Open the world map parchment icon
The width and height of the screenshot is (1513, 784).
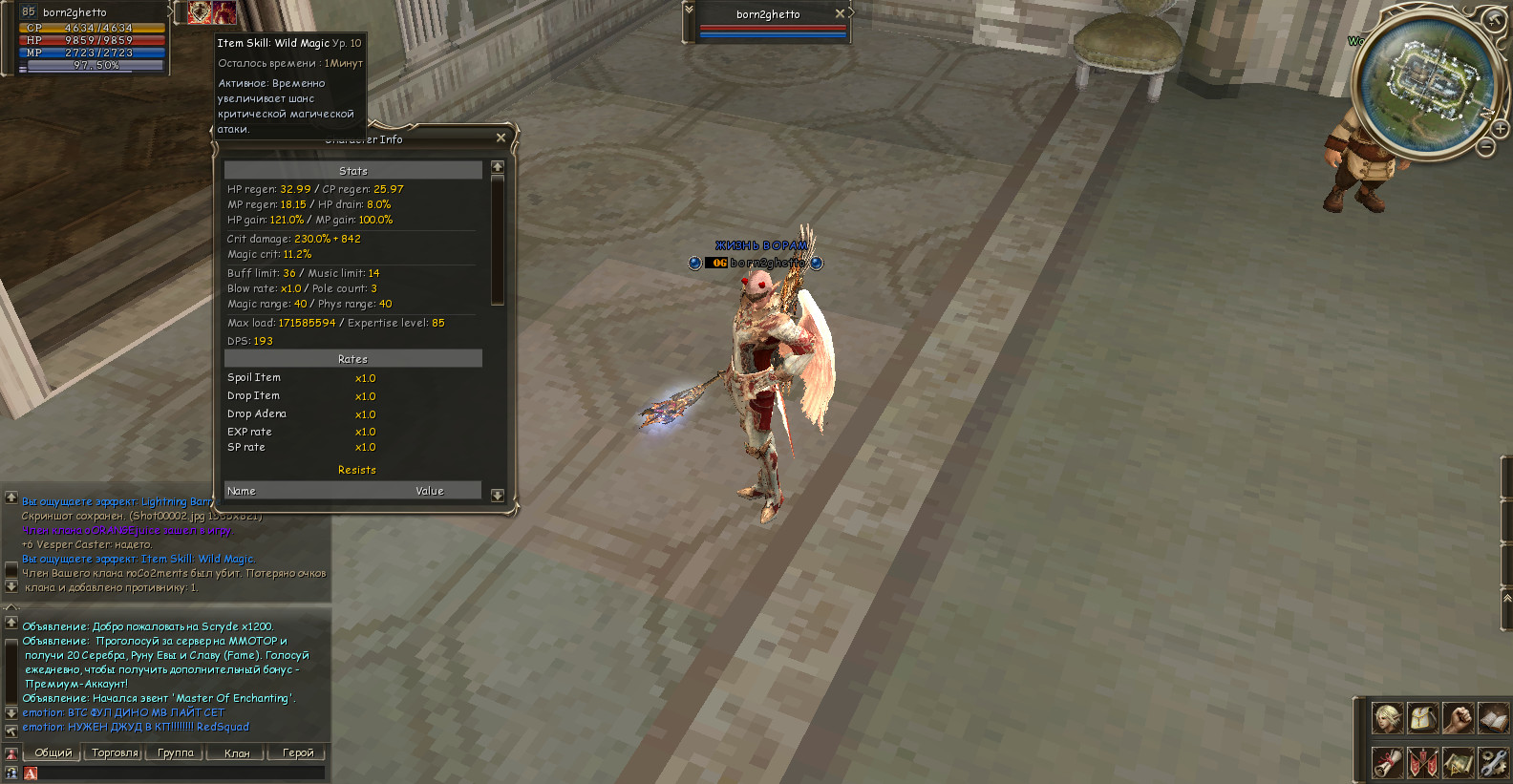[x=1458, y=762]
